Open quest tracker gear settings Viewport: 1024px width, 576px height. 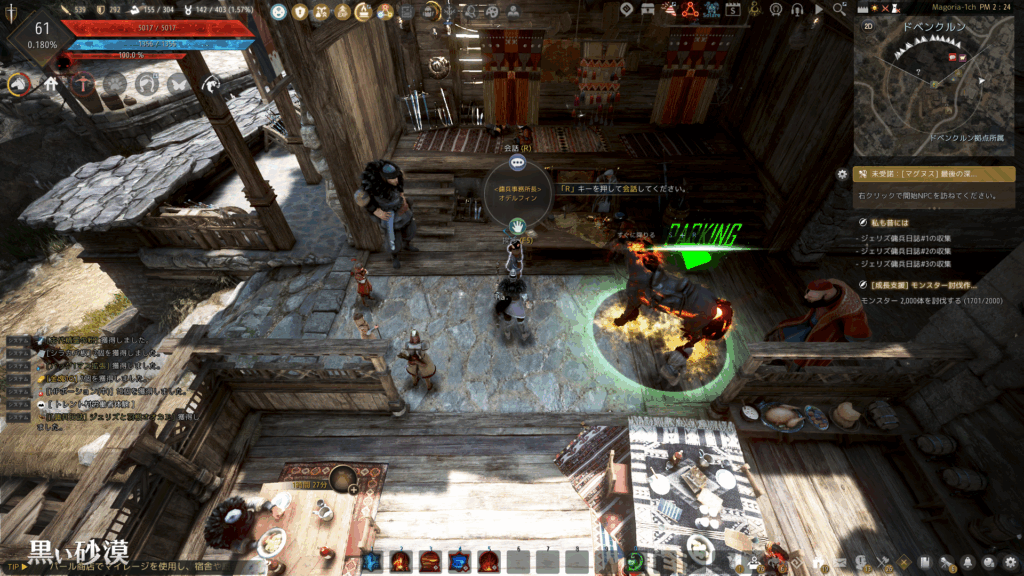[x=842, y=174]
